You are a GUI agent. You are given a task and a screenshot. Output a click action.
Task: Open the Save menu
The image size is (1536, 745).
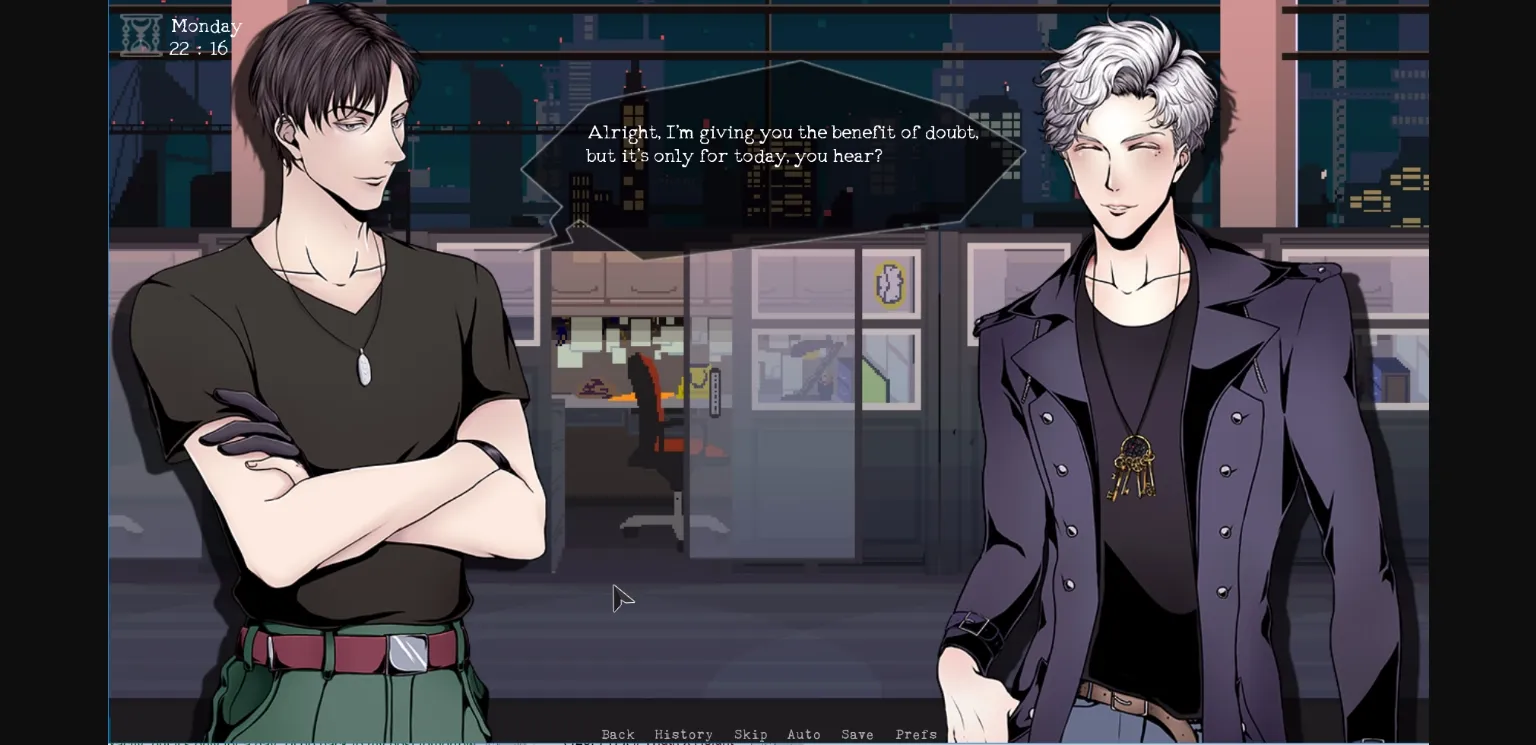click(x=857, y=734)
